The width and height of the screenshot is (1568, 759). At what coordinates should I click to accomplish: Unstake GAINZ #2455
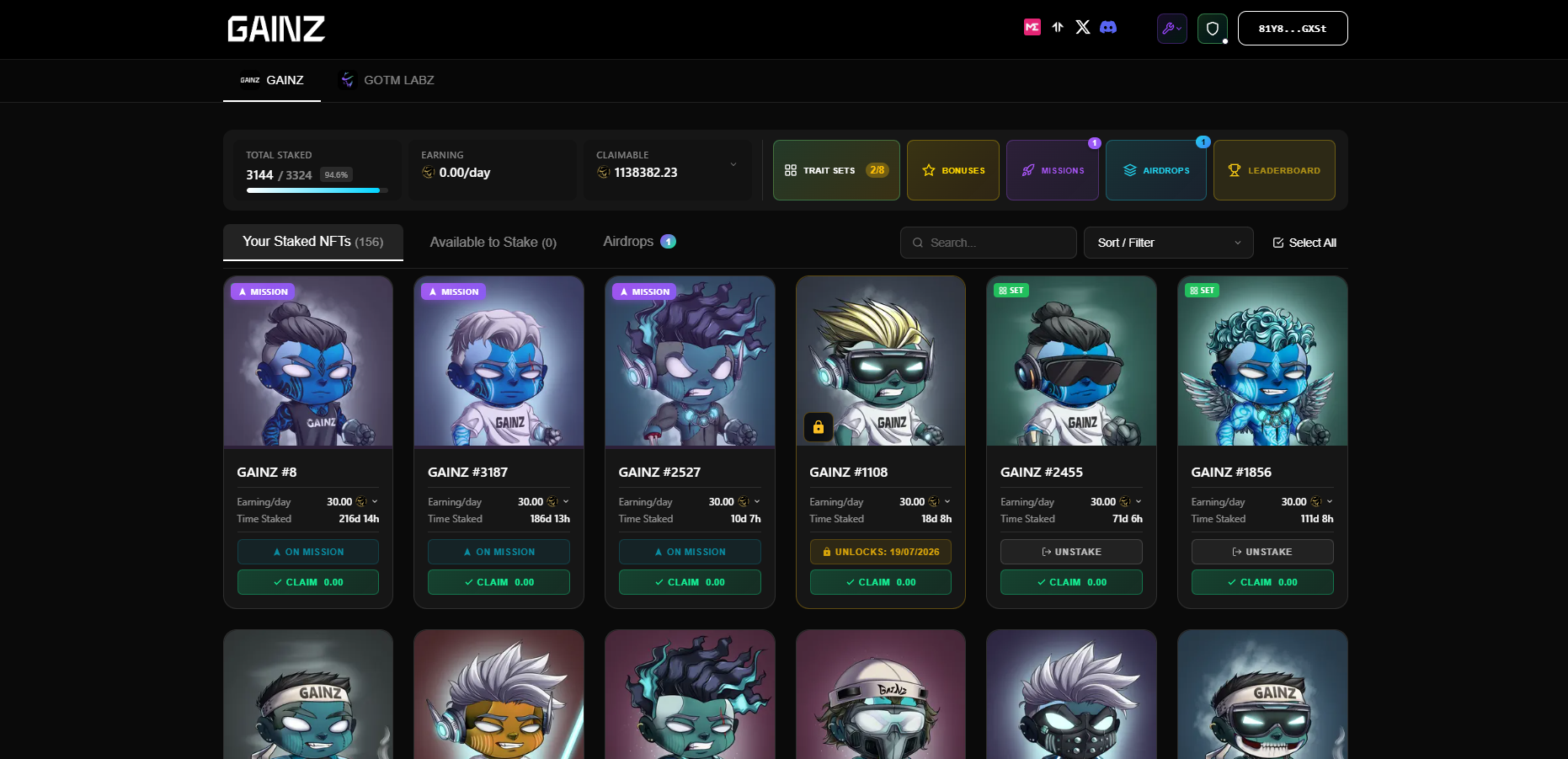point(1071,552)
